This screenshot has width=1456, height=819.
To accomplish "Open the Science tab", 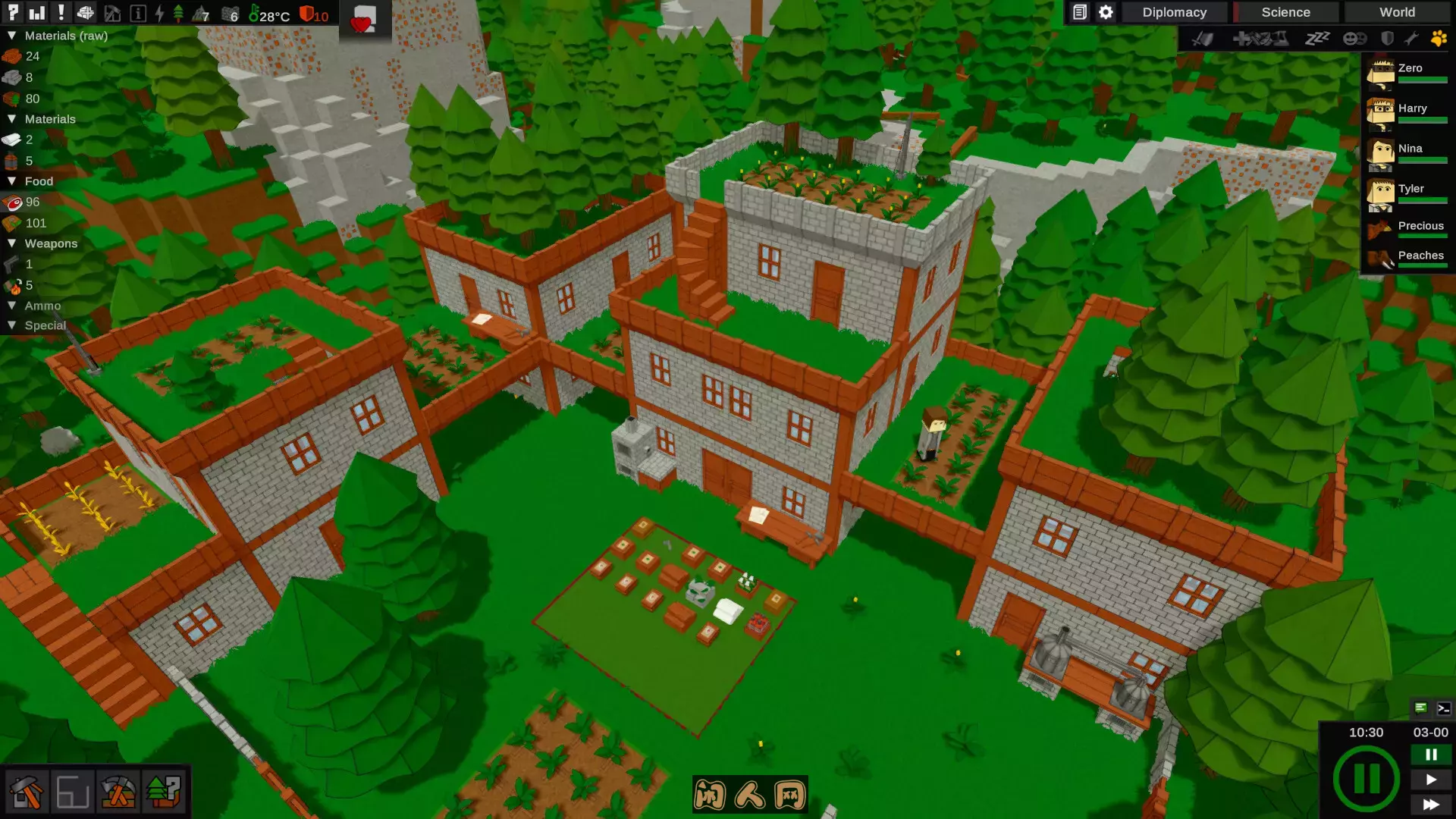I will 1285,12.
